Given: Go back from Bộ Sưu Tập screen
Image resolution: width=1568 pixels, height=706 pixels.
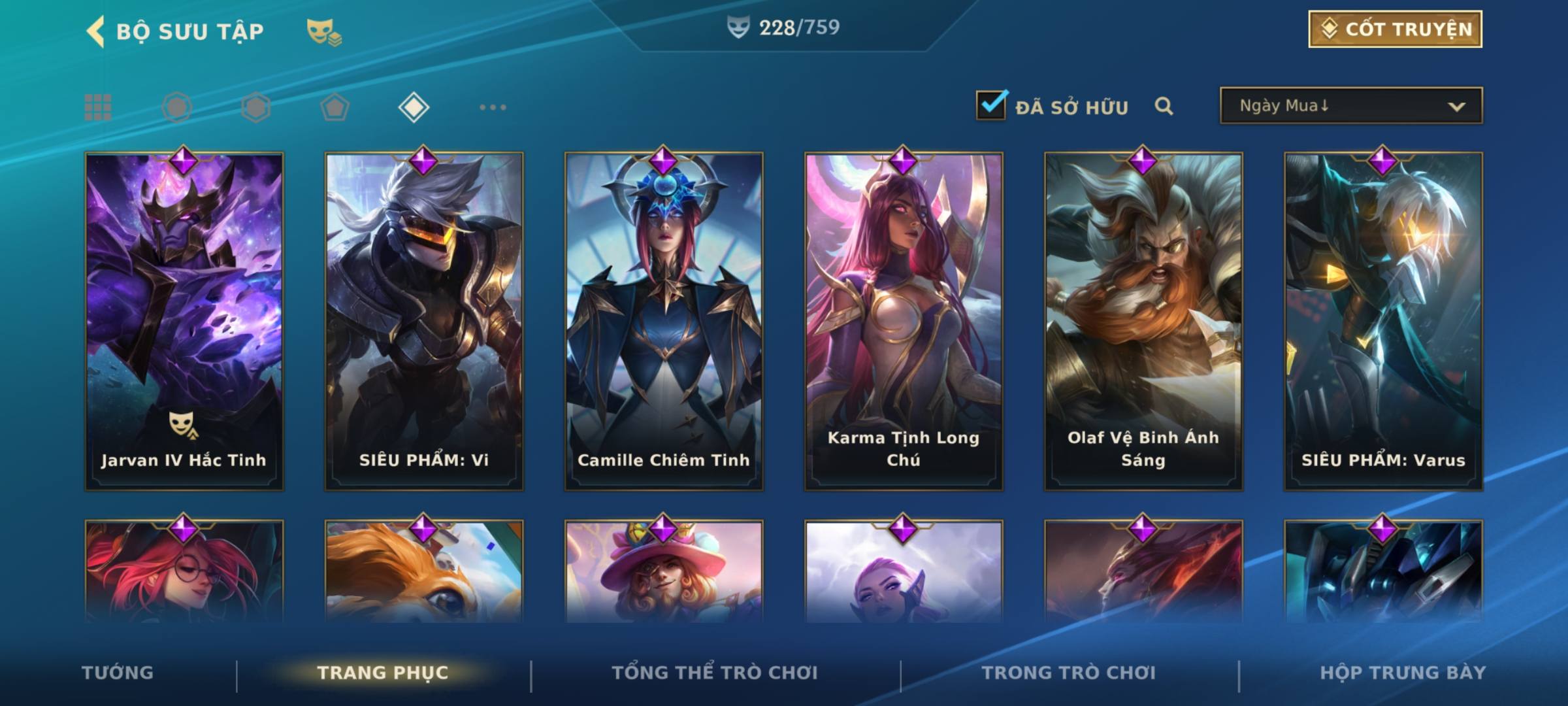Looking at the screenshot, I should pyautogui.click(x=96, y=31).
